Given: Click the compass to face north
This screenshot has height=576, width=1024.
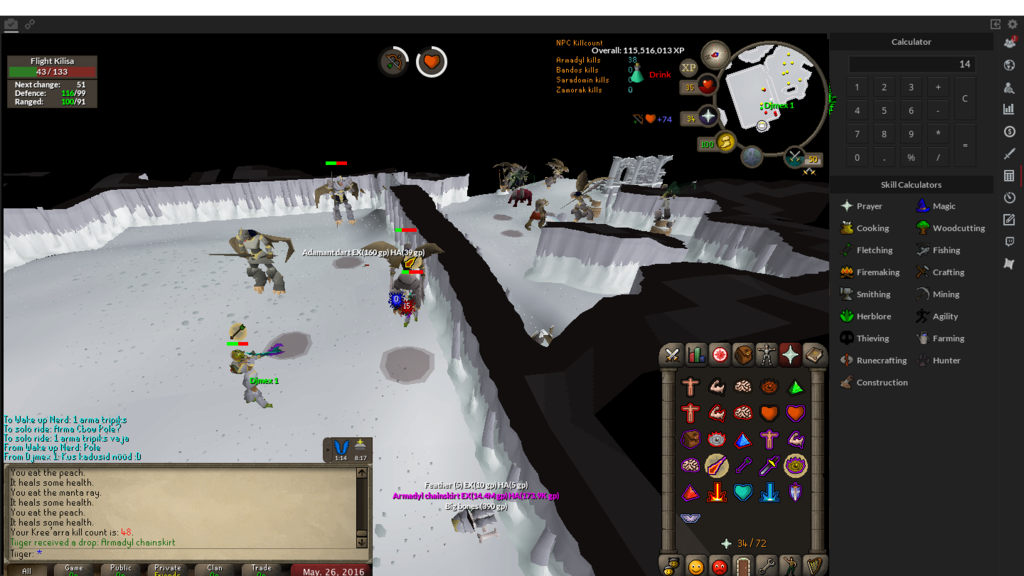Looking at the screenshot, I should point(715,54).
